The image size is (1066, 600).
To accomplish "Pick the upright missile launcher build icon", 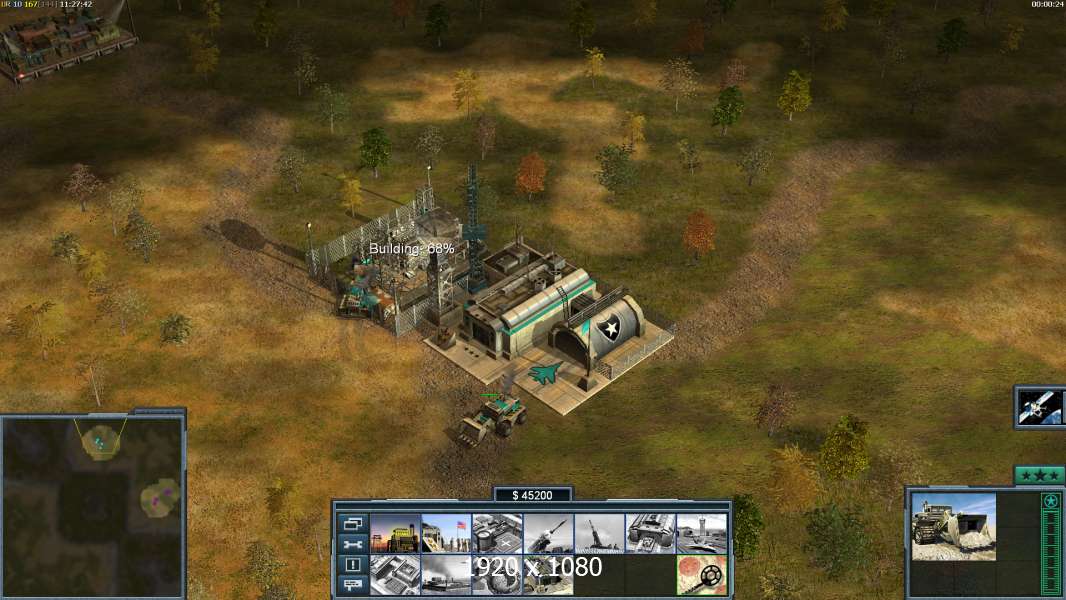I will pyautogui.click(x=599, y=534).
